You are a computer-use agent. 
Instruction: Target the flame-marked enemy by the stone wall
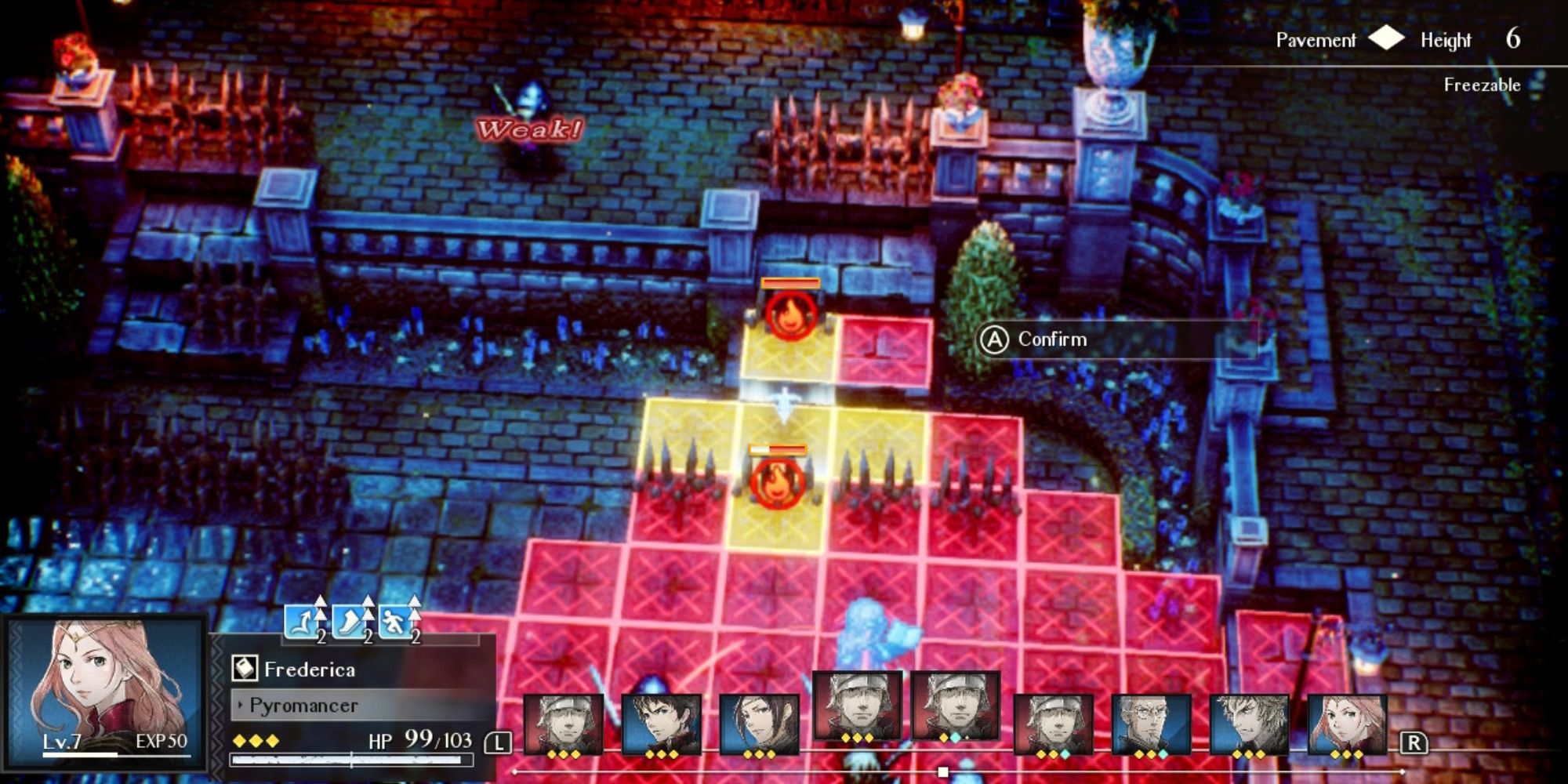click(x=790, y=314)
